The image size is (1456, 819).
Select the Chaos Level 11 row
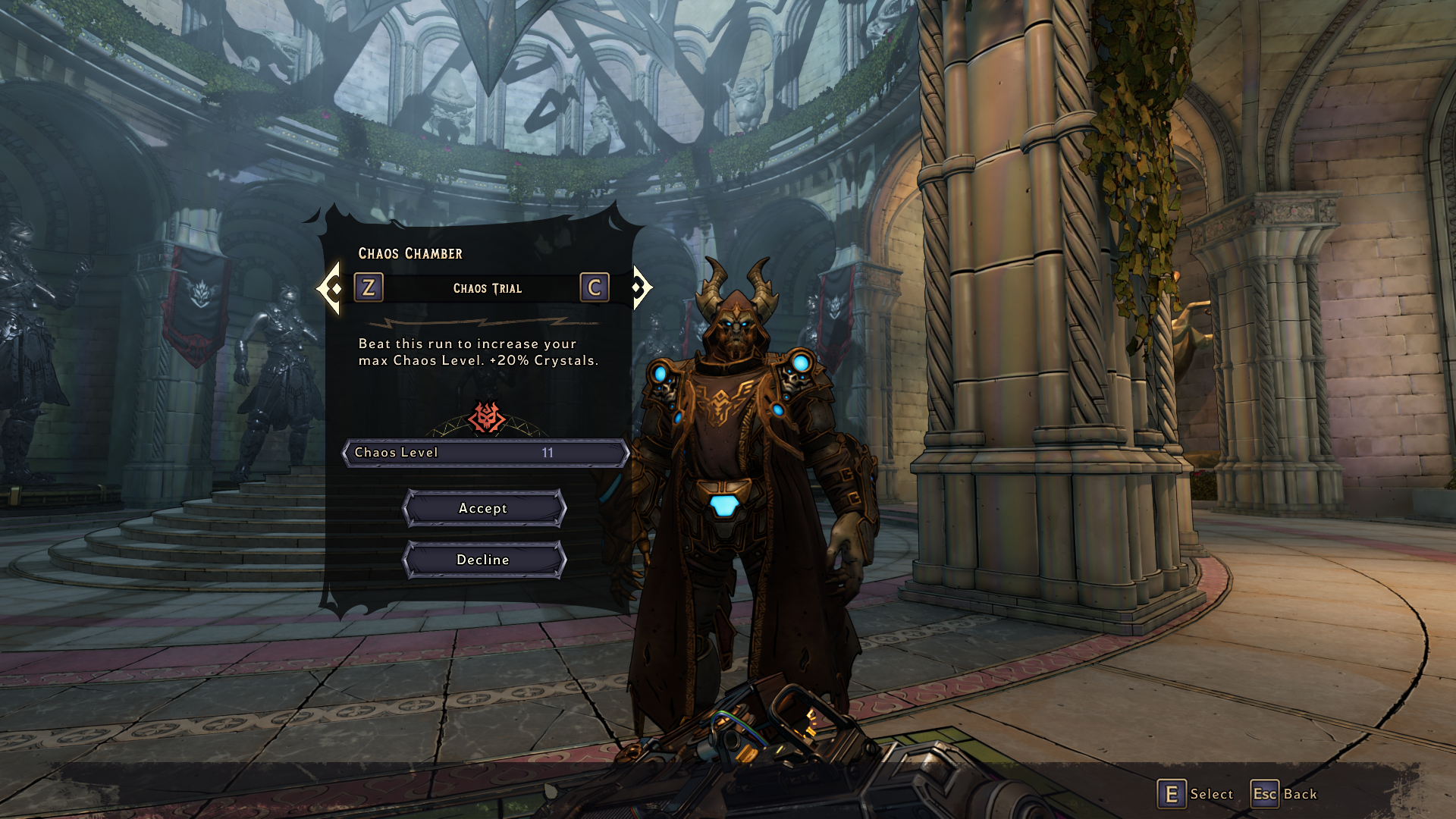point(485,453)
